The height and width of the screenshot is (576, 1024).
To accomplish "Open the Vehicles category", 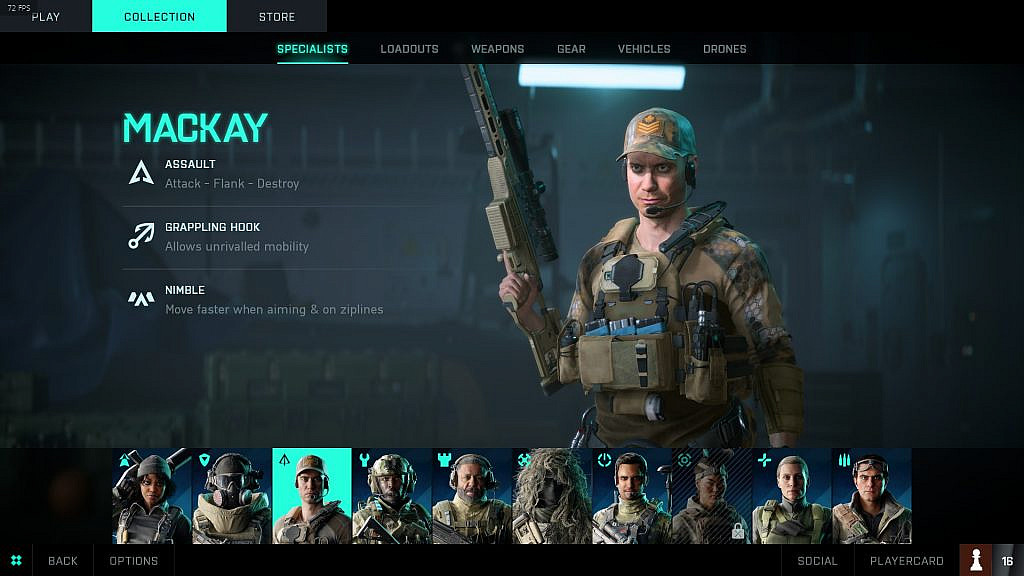I will click(644, 49).
